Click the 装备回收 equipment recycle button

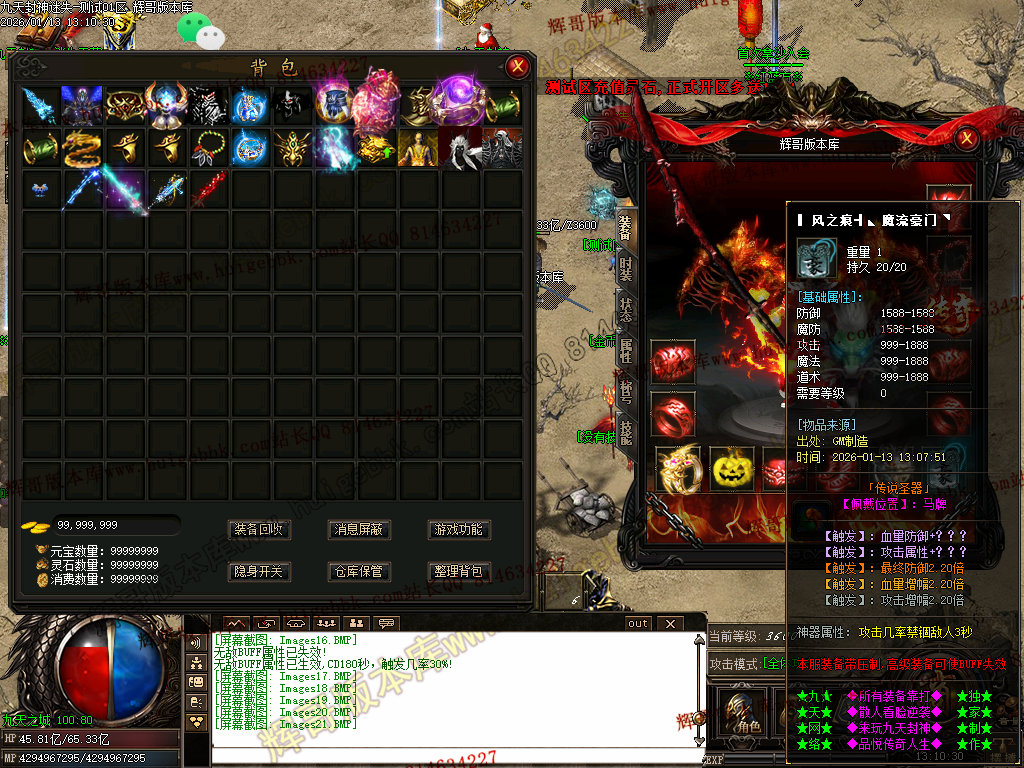(259, 530)
